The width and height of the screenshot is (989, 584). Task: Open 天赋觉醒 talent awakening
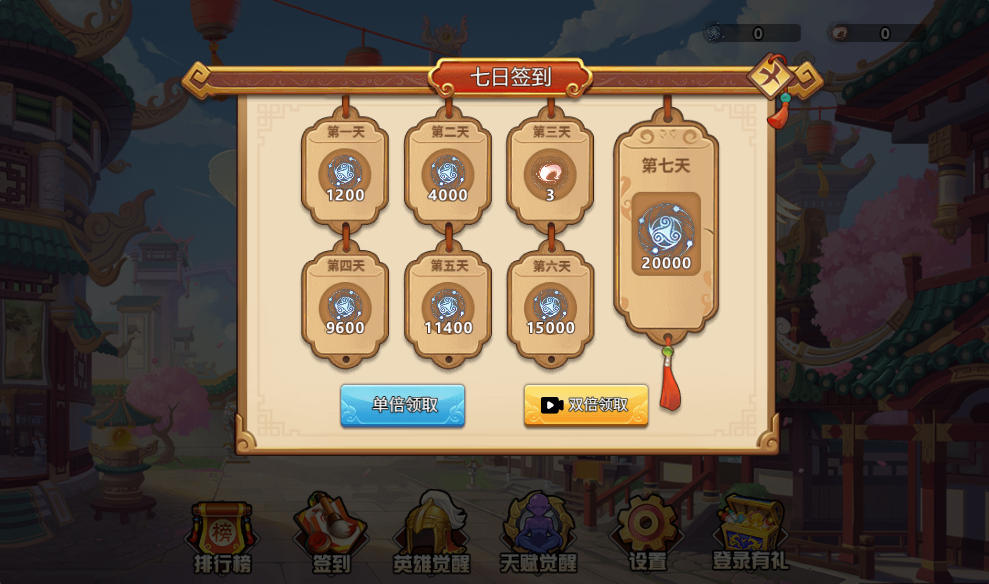(x=539, y=535)
